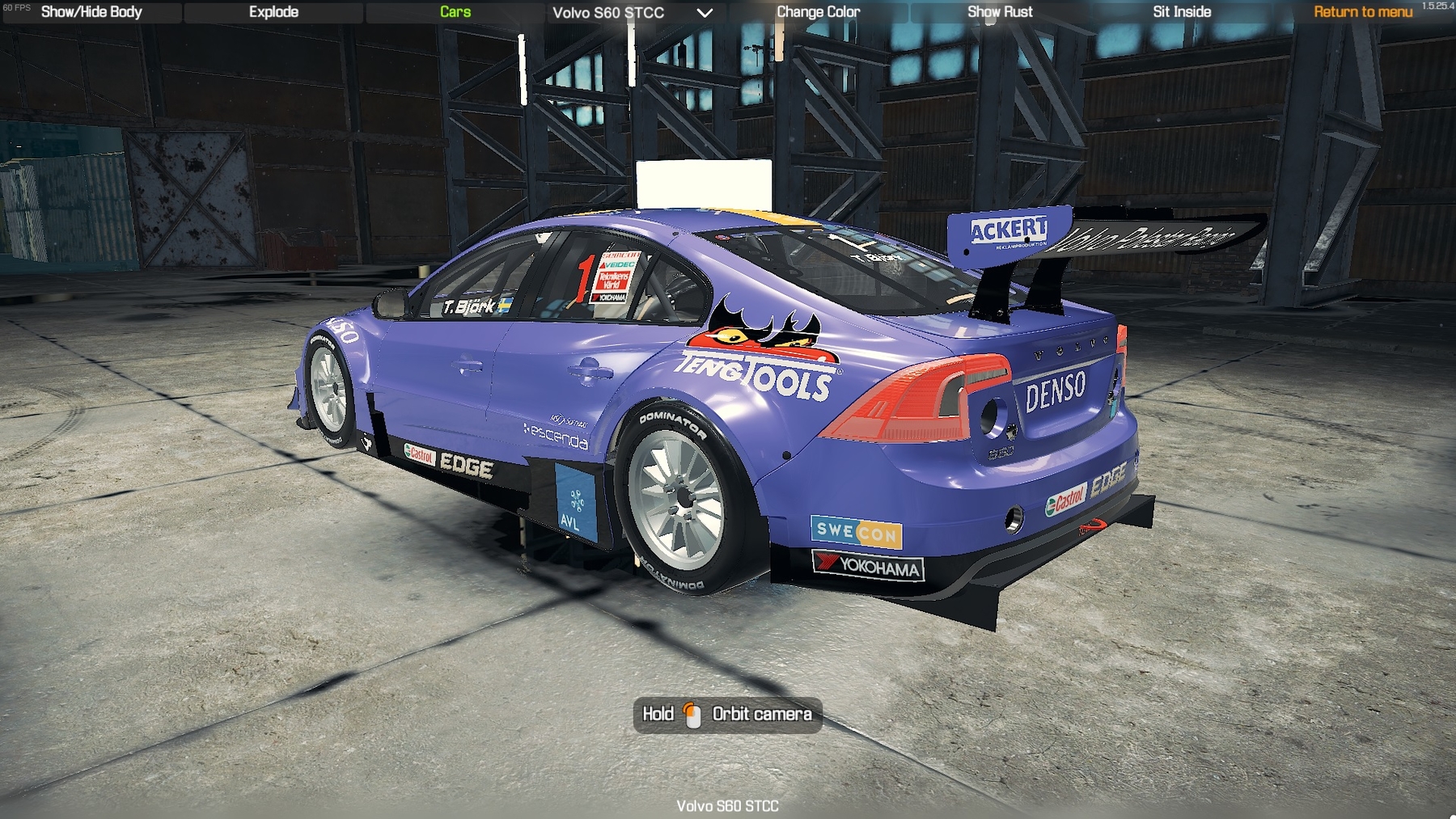This screenshot has width=1456, height=819.
Task: Toggle the Show/Hide Body button
Action: (91, 12)
